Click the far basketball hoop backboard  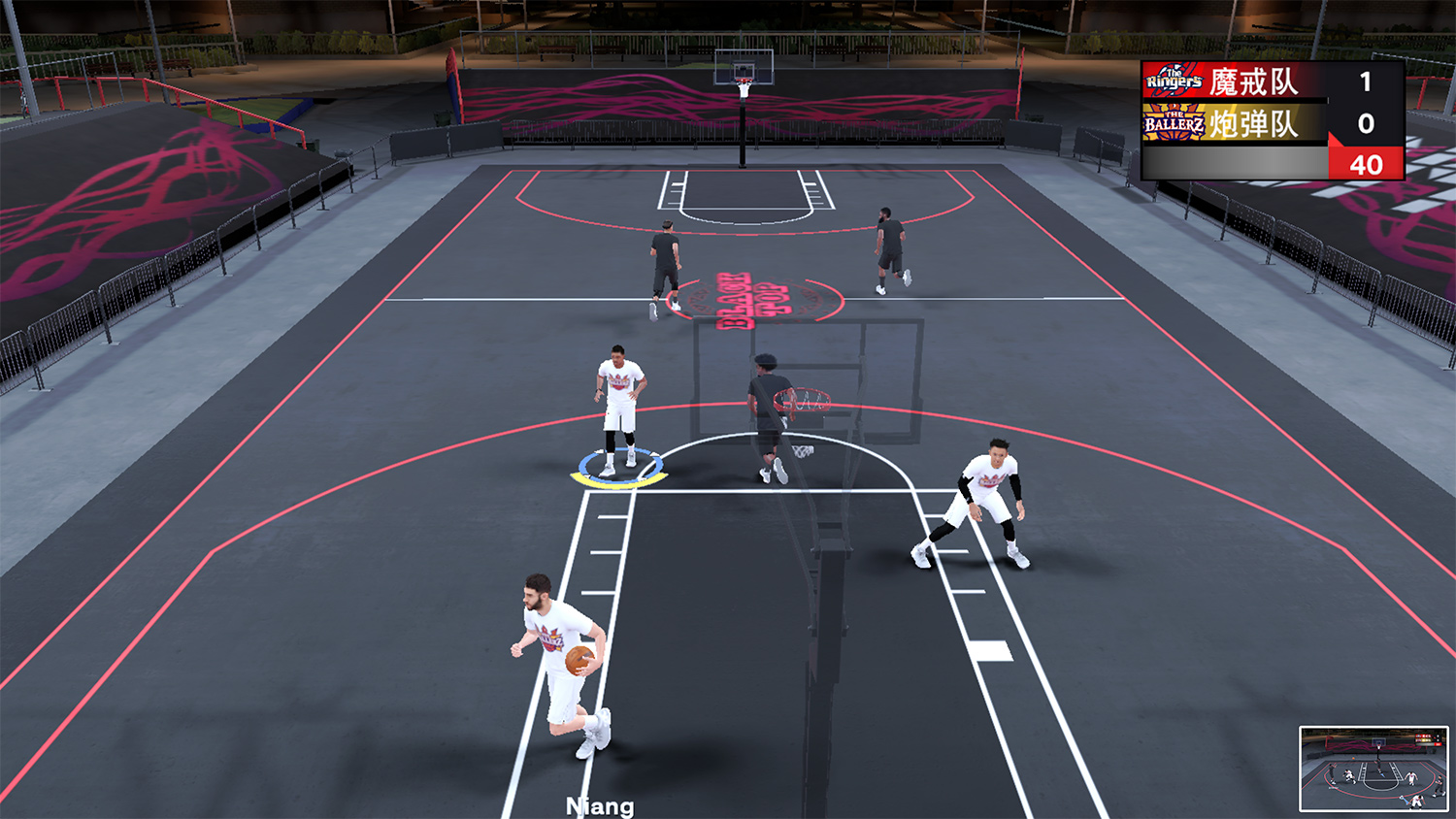tap(742, 66)
